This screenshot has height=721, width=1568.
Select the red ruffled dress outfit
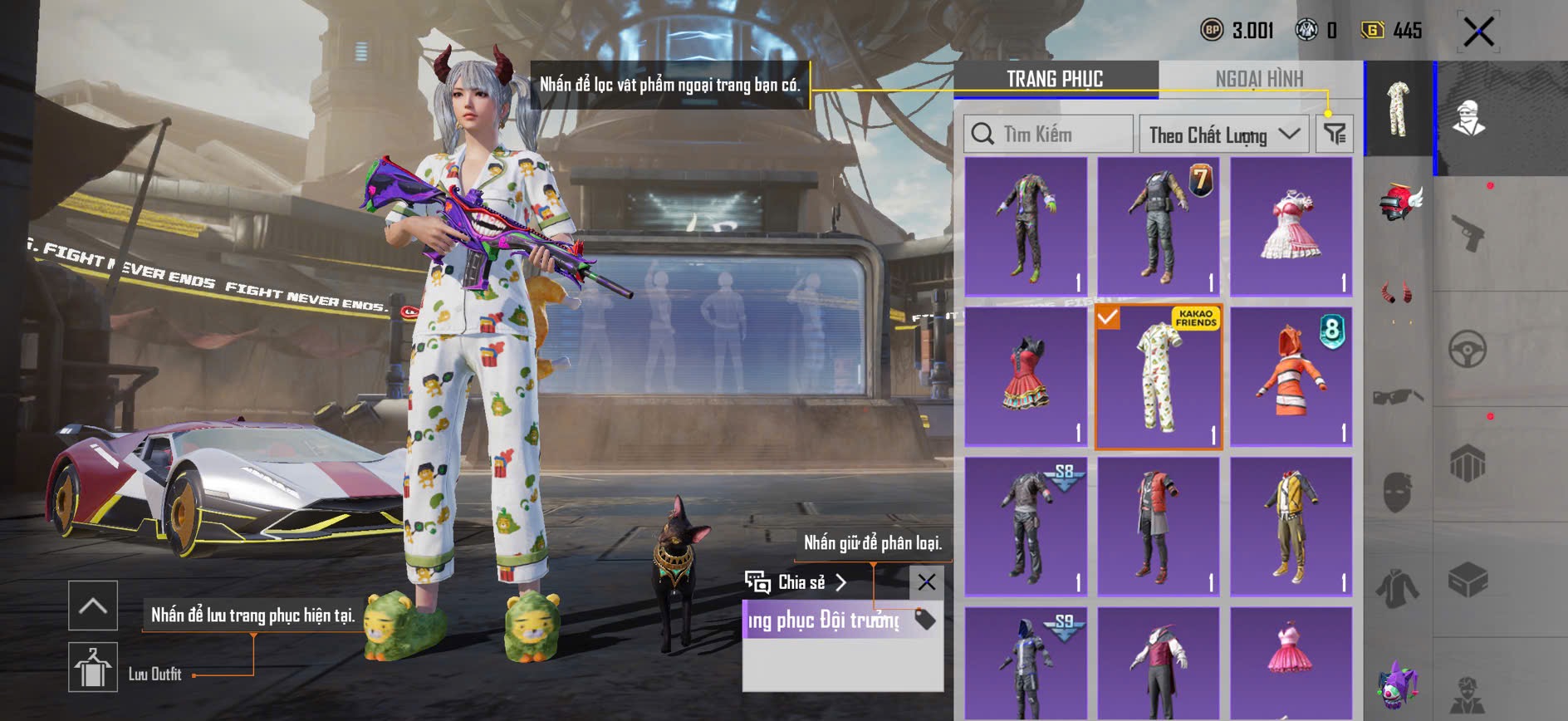tap(1026, 377)
